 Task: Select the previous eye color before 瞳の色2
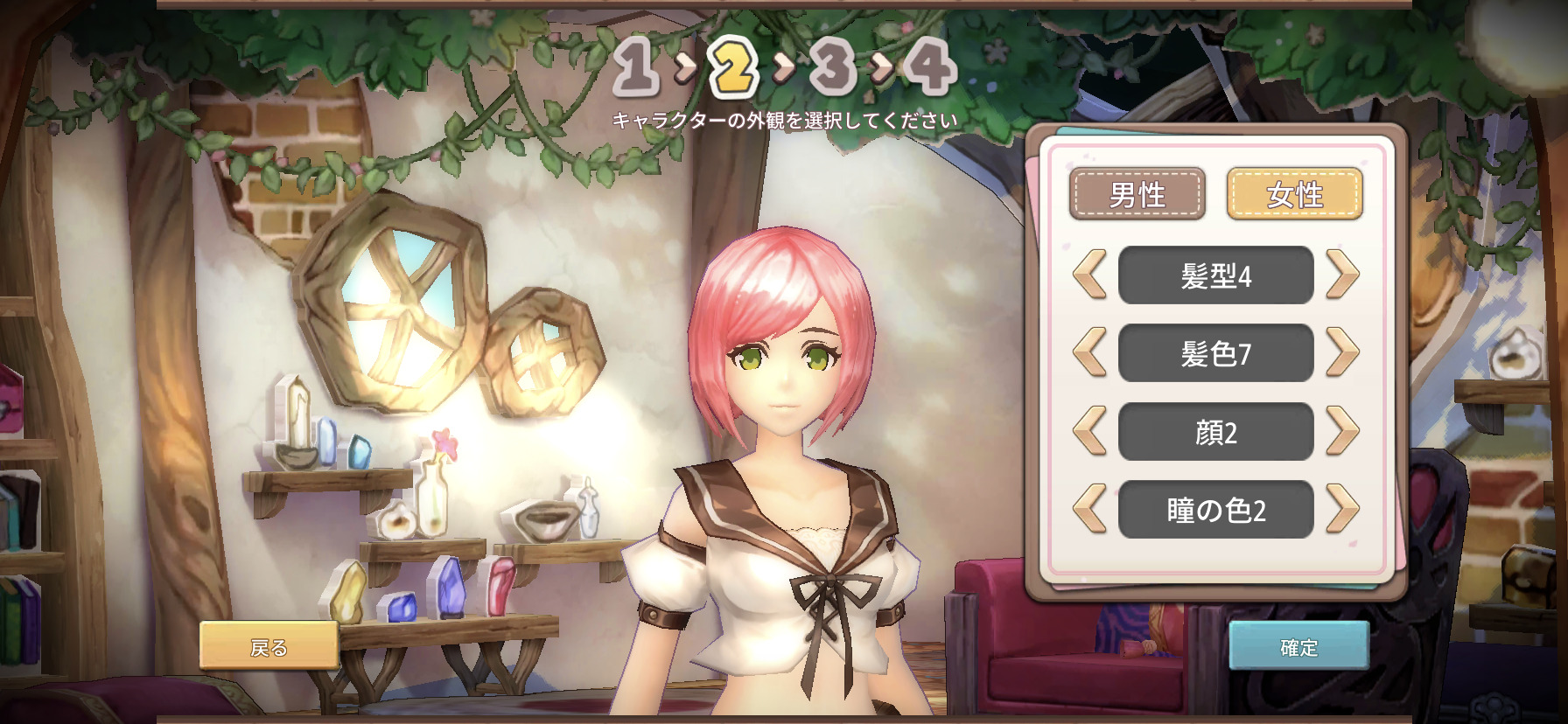[x=1090, y=509]
